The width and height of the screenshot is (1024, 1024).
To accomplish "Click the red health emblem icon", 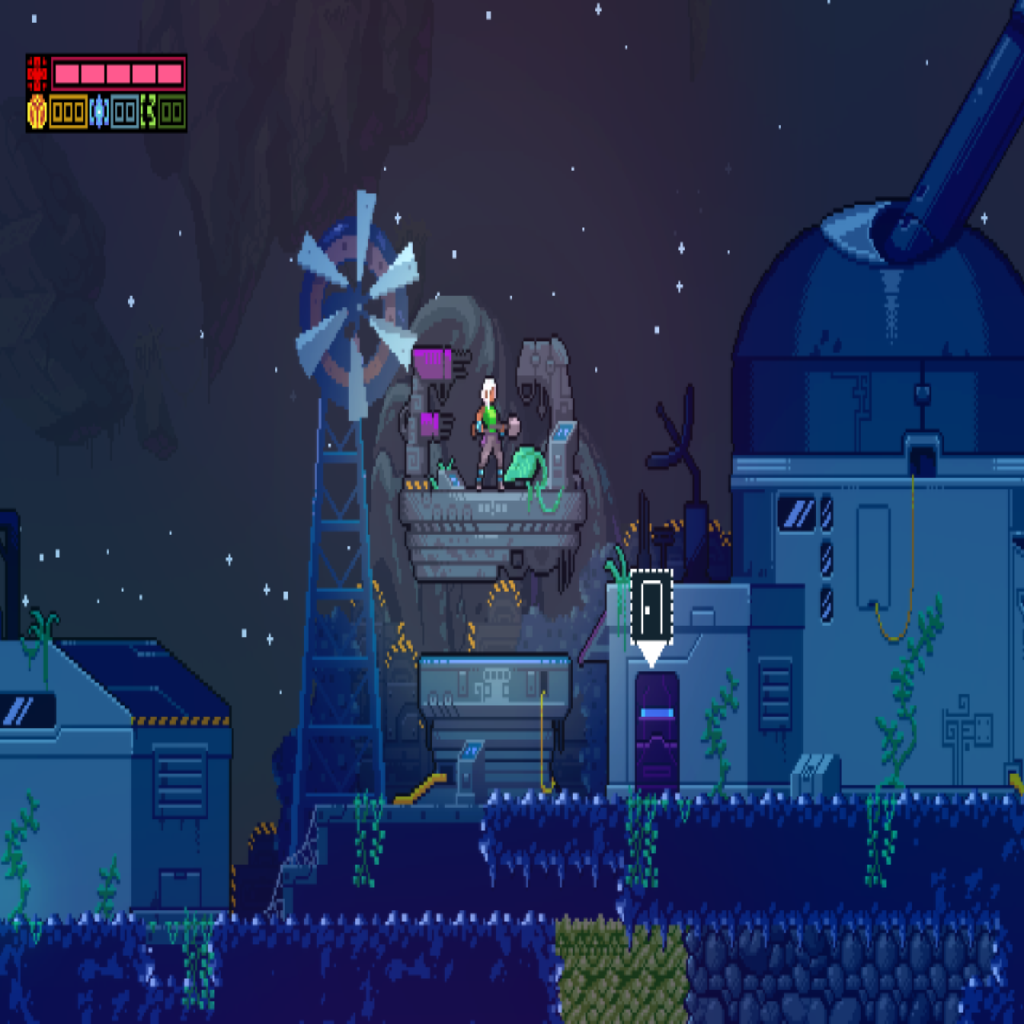I will 38,74.
